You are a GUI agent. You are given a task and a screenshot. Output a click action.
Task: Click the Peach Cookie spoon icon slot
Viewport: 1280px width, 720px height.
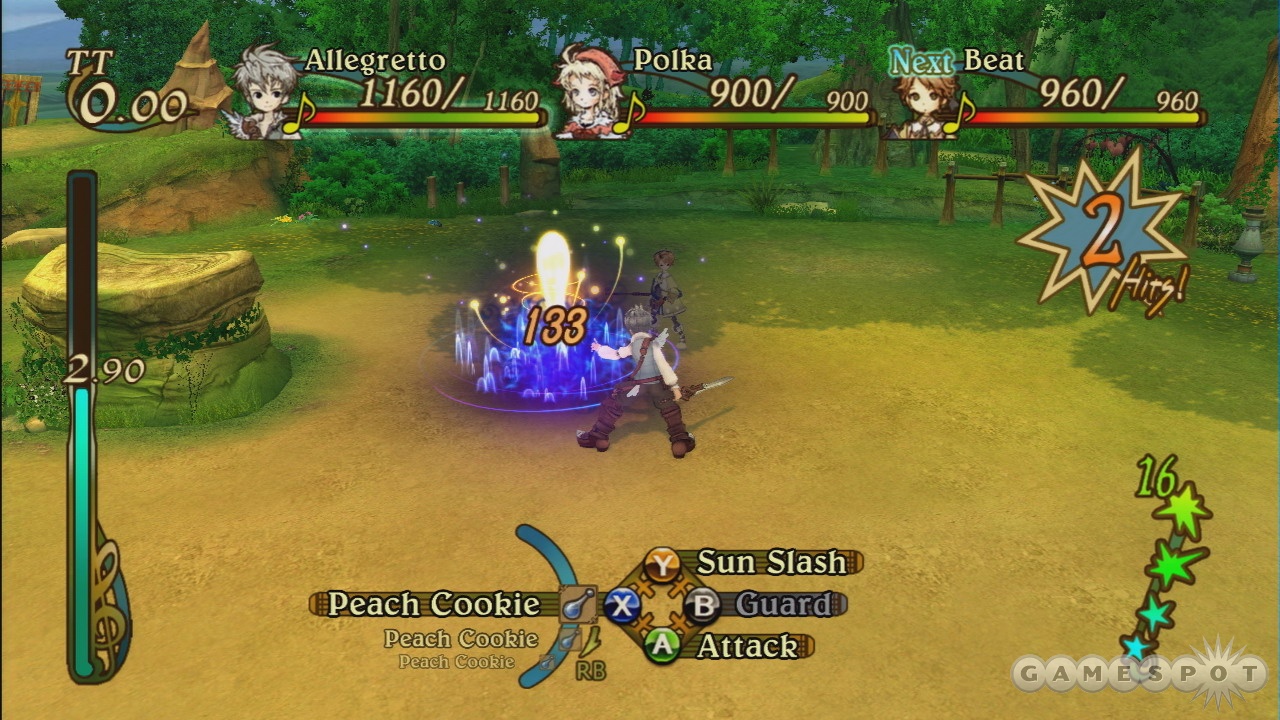coord(578,604)
